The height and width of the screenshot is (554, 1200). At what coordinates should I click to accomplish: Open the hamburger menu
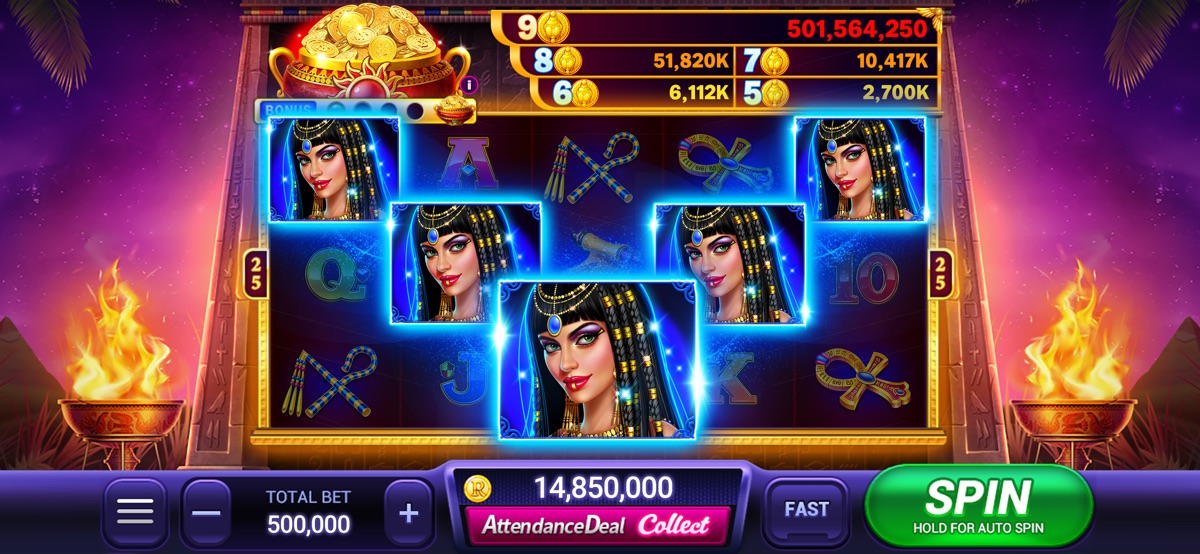[135, 513]
